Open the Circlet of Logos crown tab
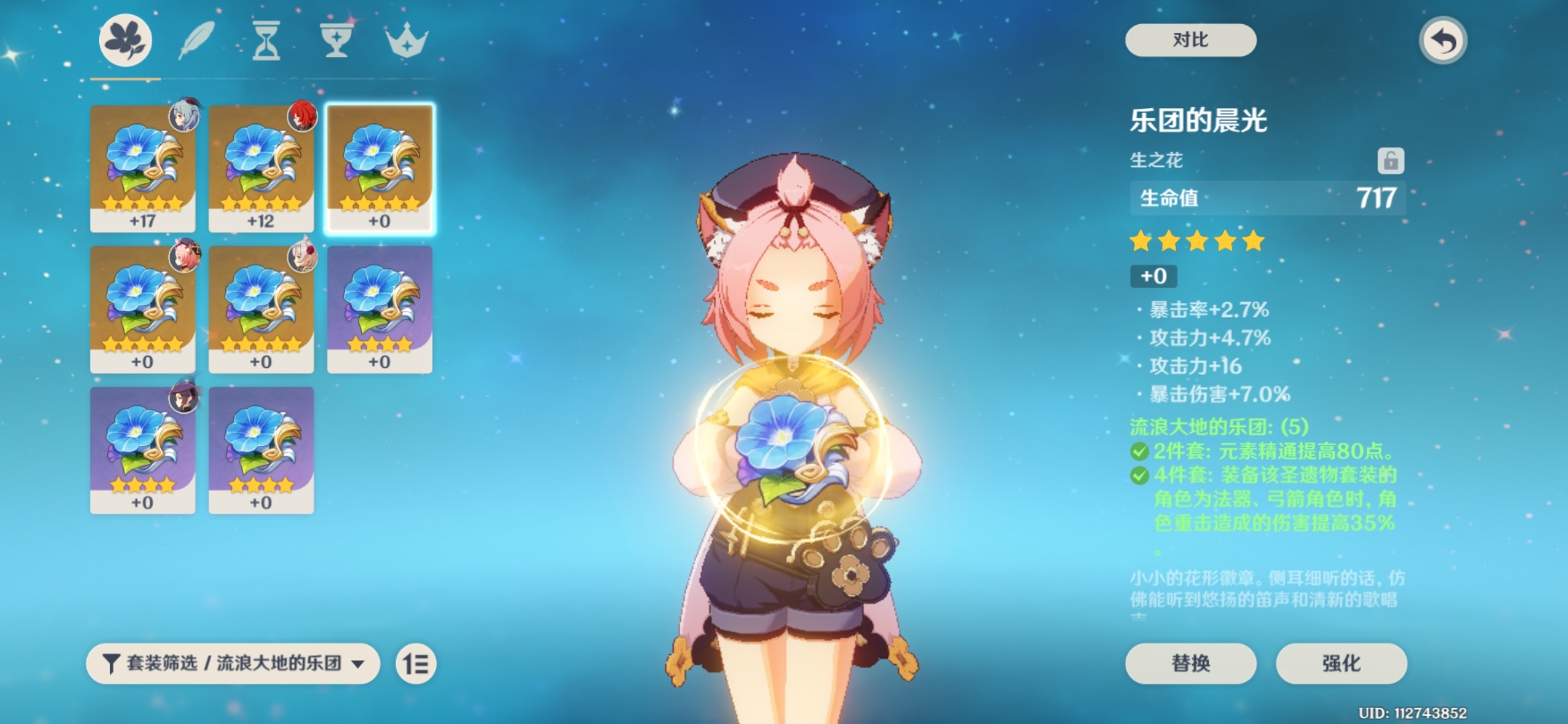 point(406,40)
